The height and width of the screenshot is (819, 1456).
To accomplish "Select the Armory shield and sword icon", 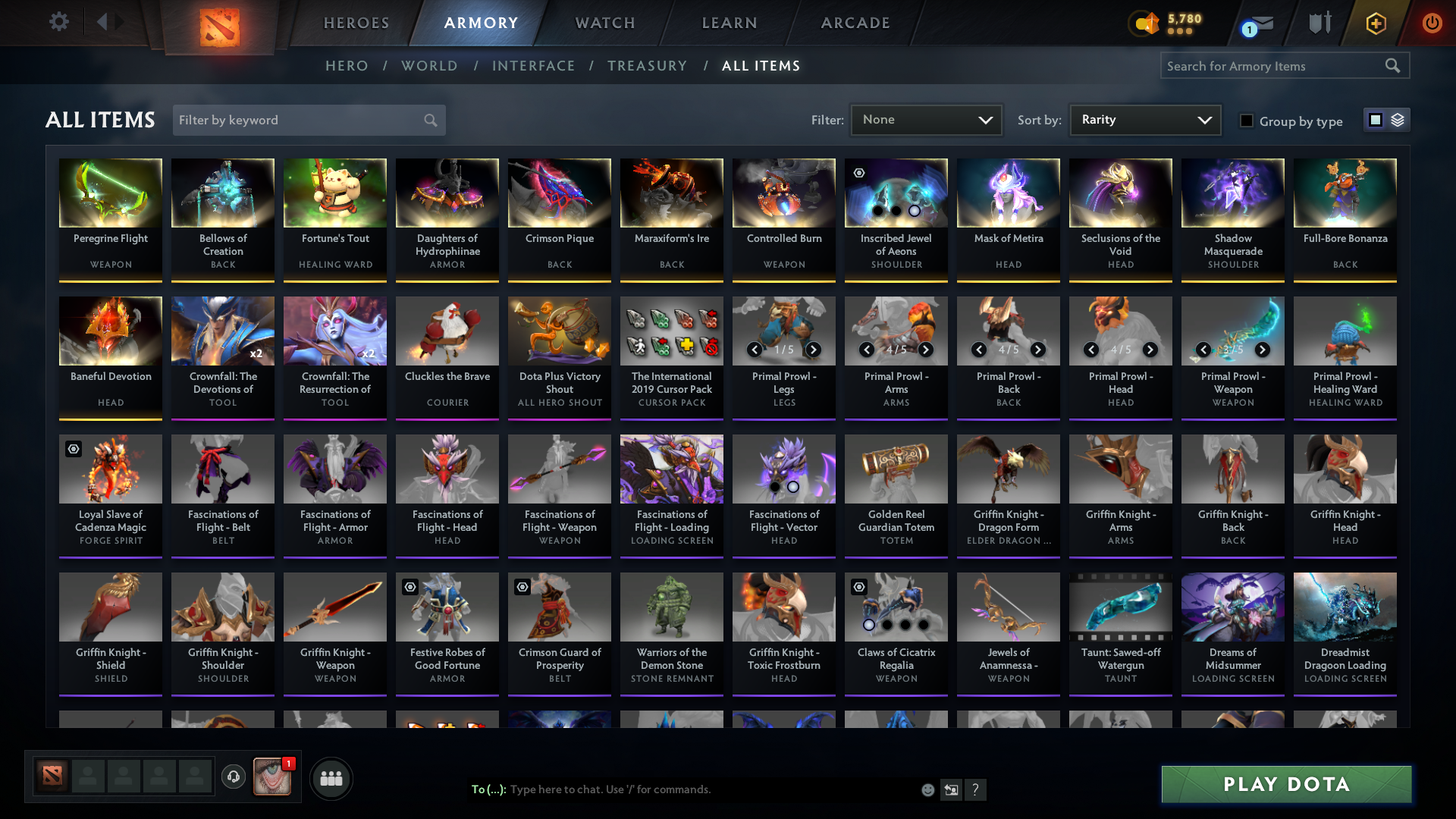I will tap(1320, 22).
